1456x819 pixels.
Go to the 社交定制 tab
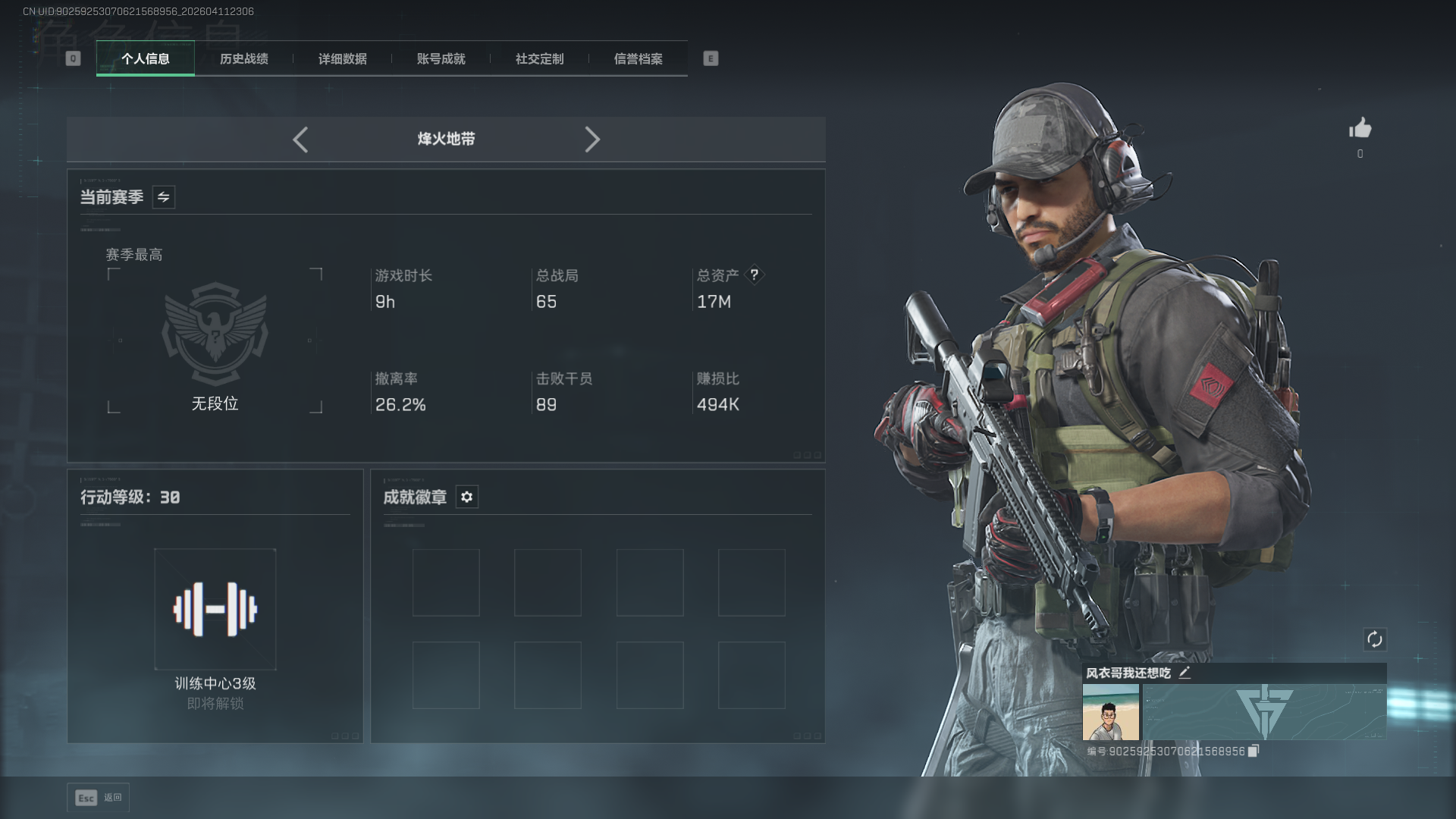coord(540,59)
